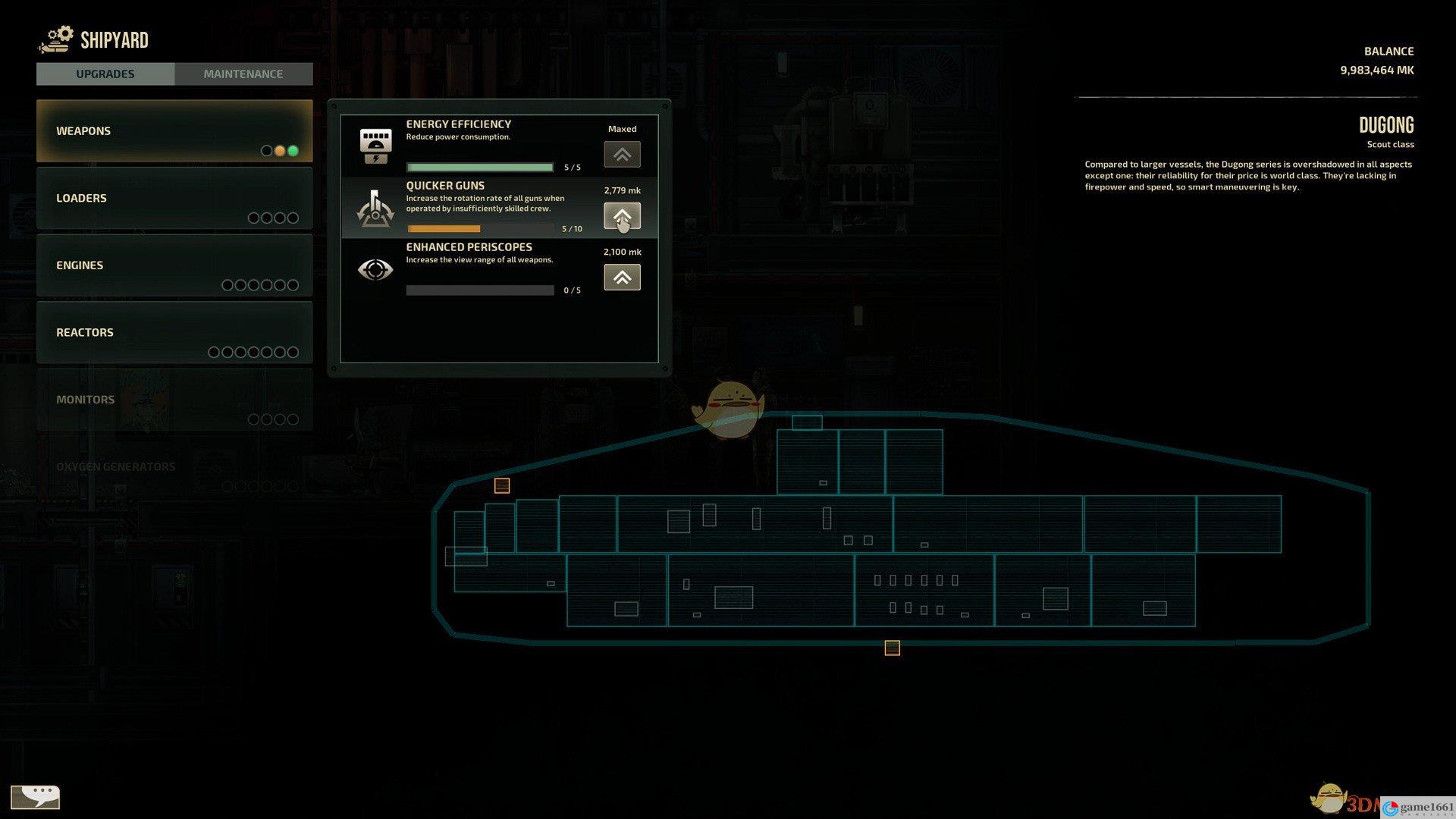1456x819 pixels.
Task: Select the orange marker on the submarine's bottom hull
Action: tap(892, 648)
